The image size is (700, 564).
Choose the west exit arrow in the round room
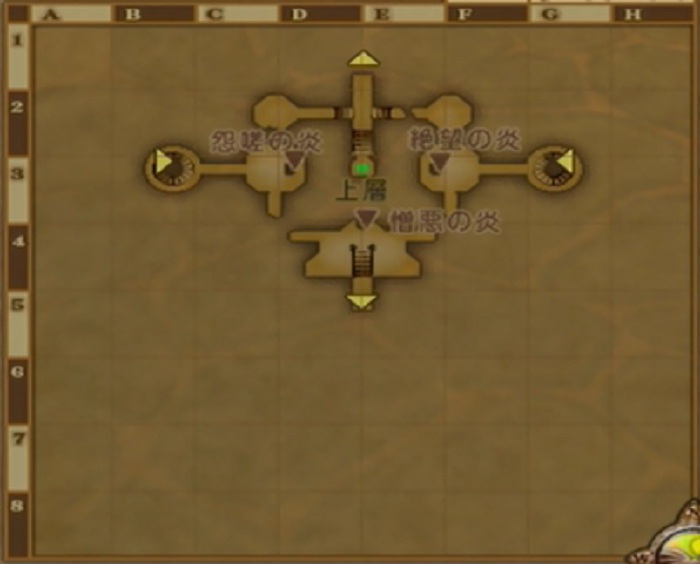[163, 161]
